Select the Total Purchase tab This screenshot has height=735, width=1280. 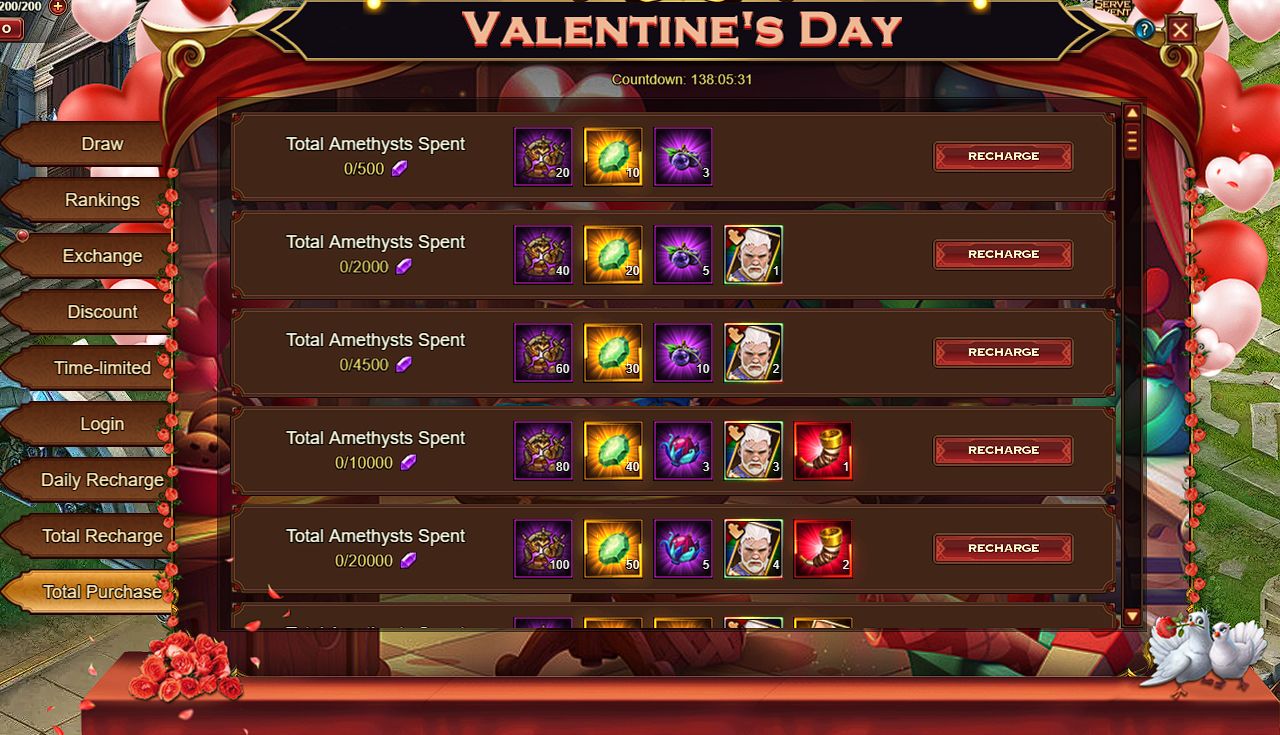101,592
